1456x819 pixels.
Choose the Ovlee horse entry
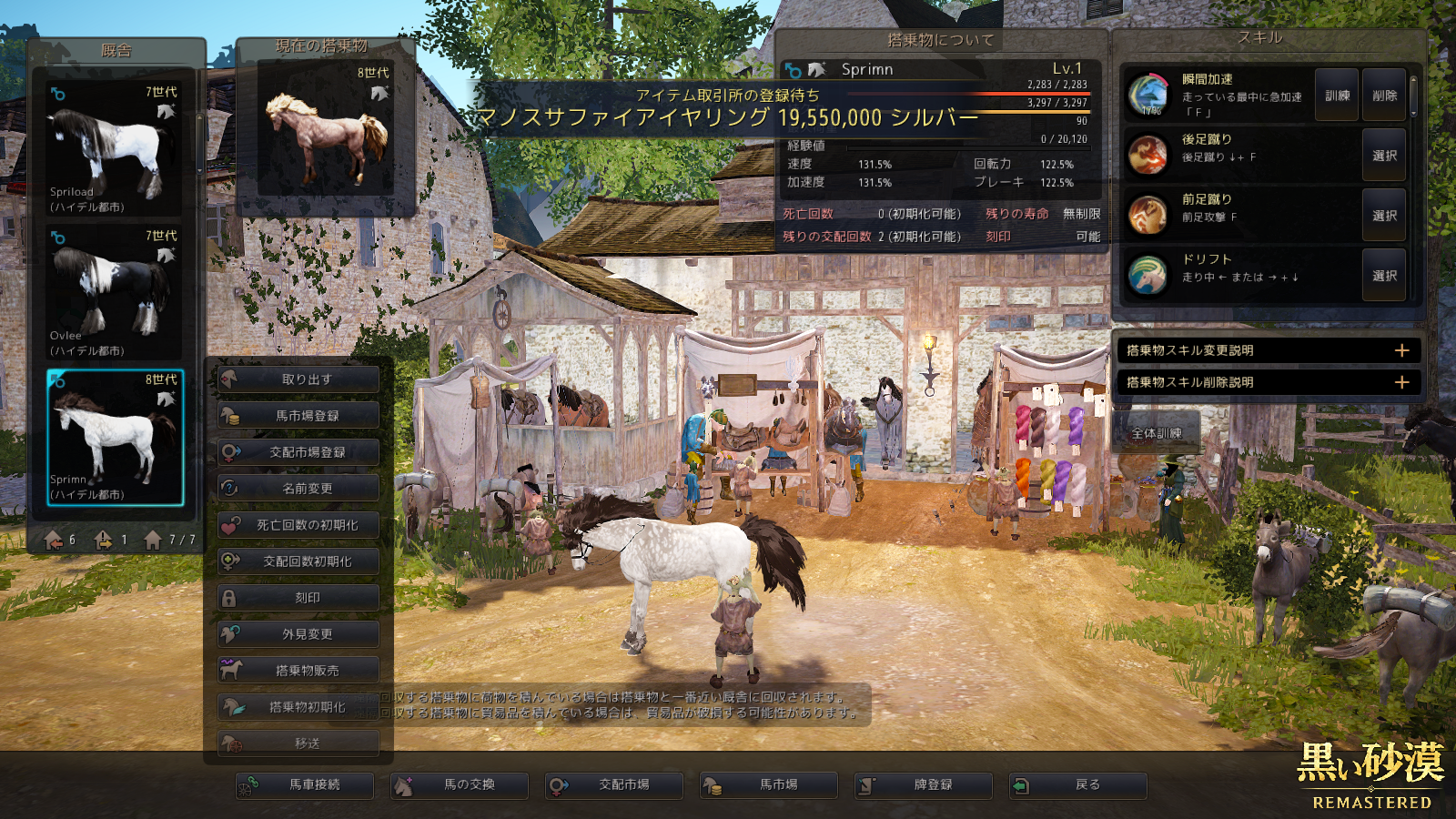point(114,292)
